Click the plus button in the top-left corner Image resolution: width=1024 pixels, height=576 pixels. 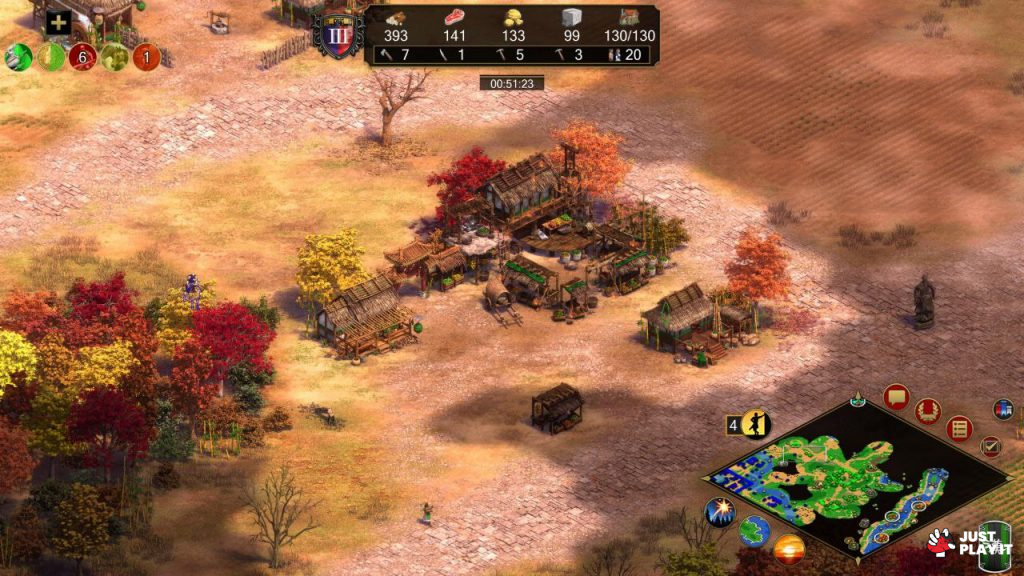click(x=58, y=23)
